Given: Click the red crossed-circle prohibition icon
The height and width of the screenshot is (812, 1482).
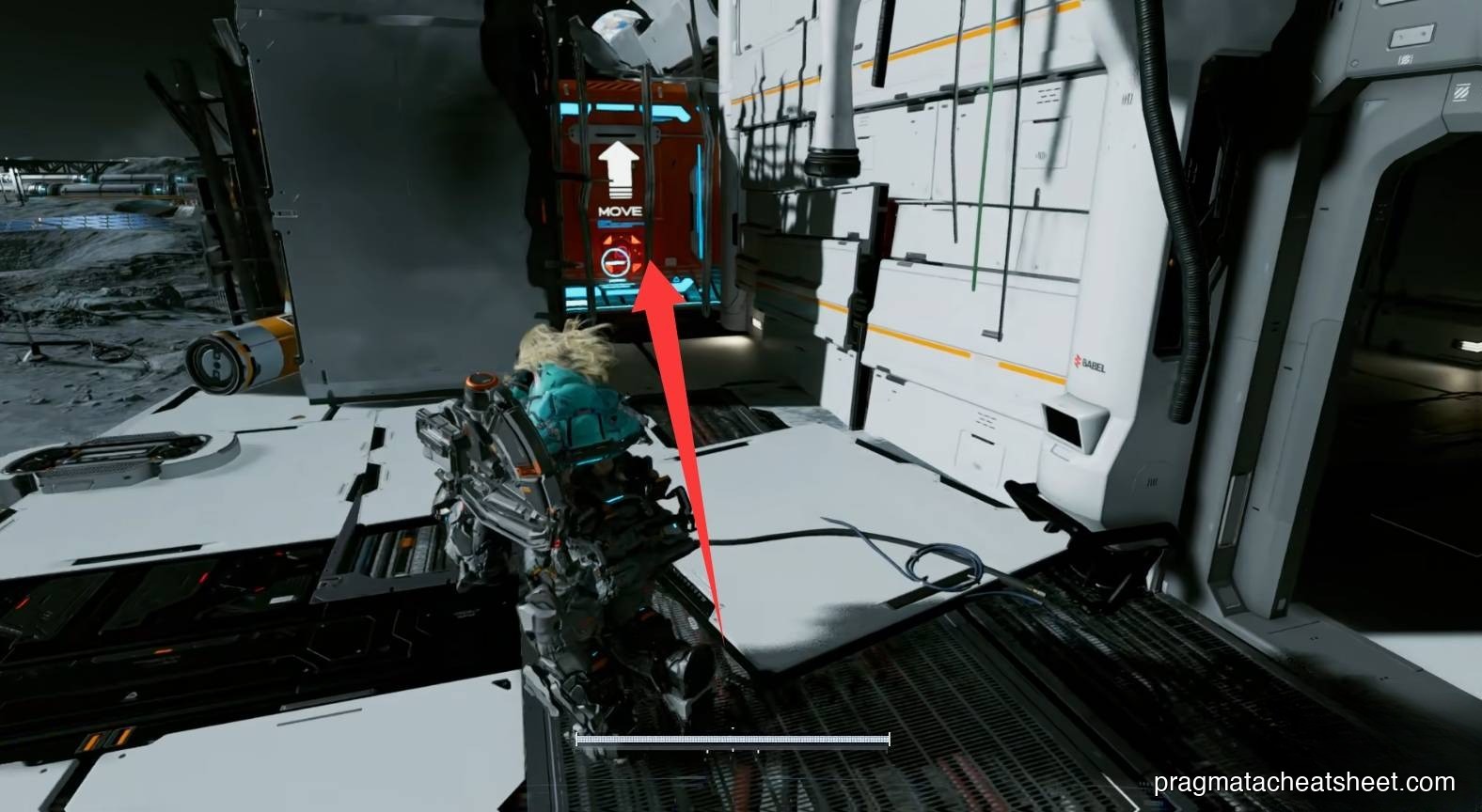Looking at the screenshot, I should [616, 261].
